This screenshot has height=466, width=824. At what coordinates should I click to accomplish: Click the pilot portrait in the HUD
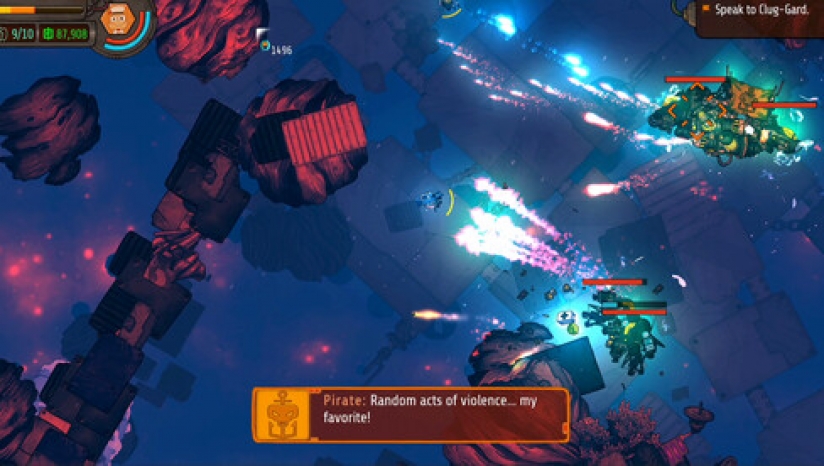point(118,22)
